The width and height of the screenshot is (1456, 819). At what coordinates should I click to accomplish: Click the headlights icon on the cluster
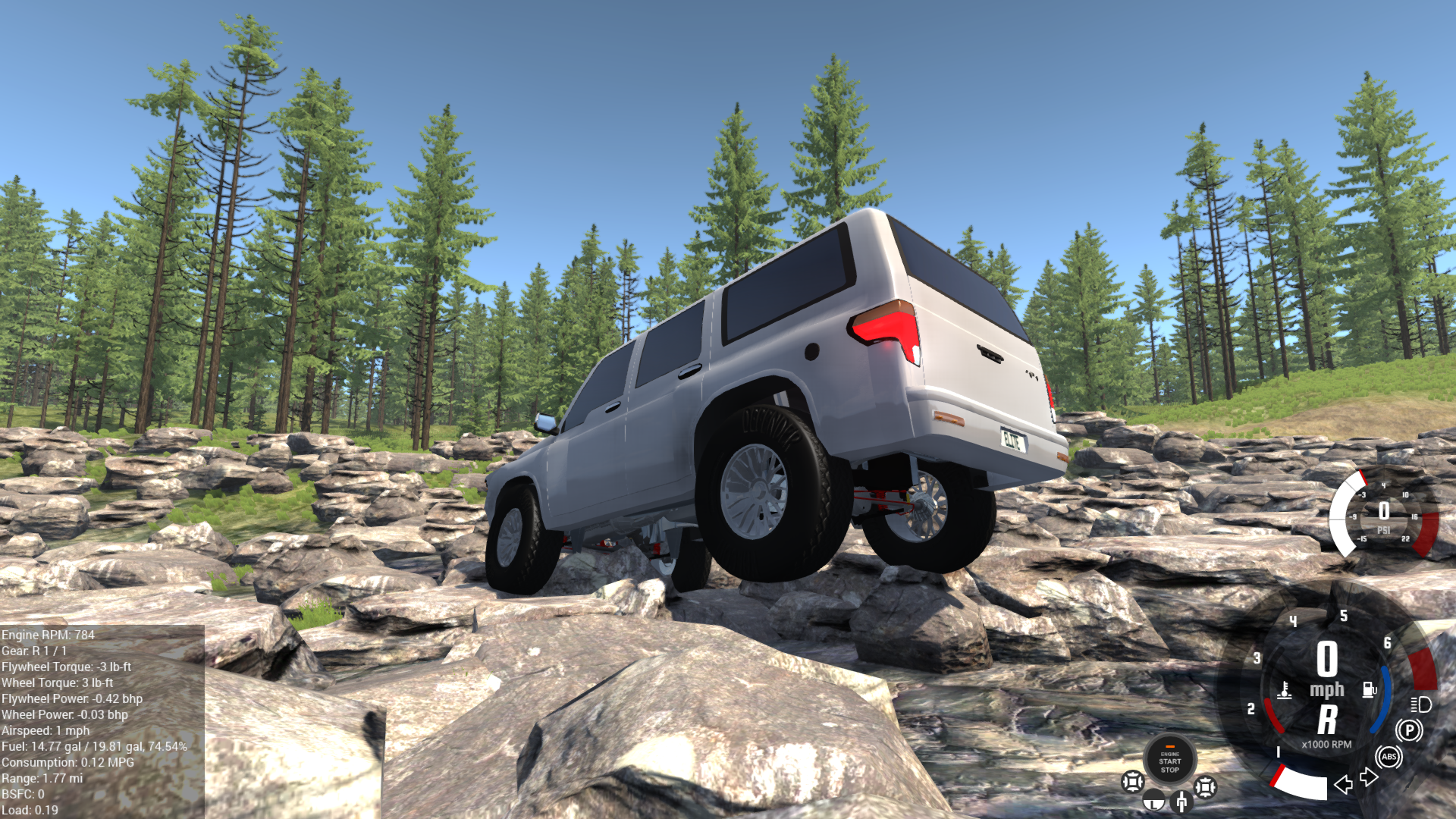pyautogui.click(x=1420, y=705)
